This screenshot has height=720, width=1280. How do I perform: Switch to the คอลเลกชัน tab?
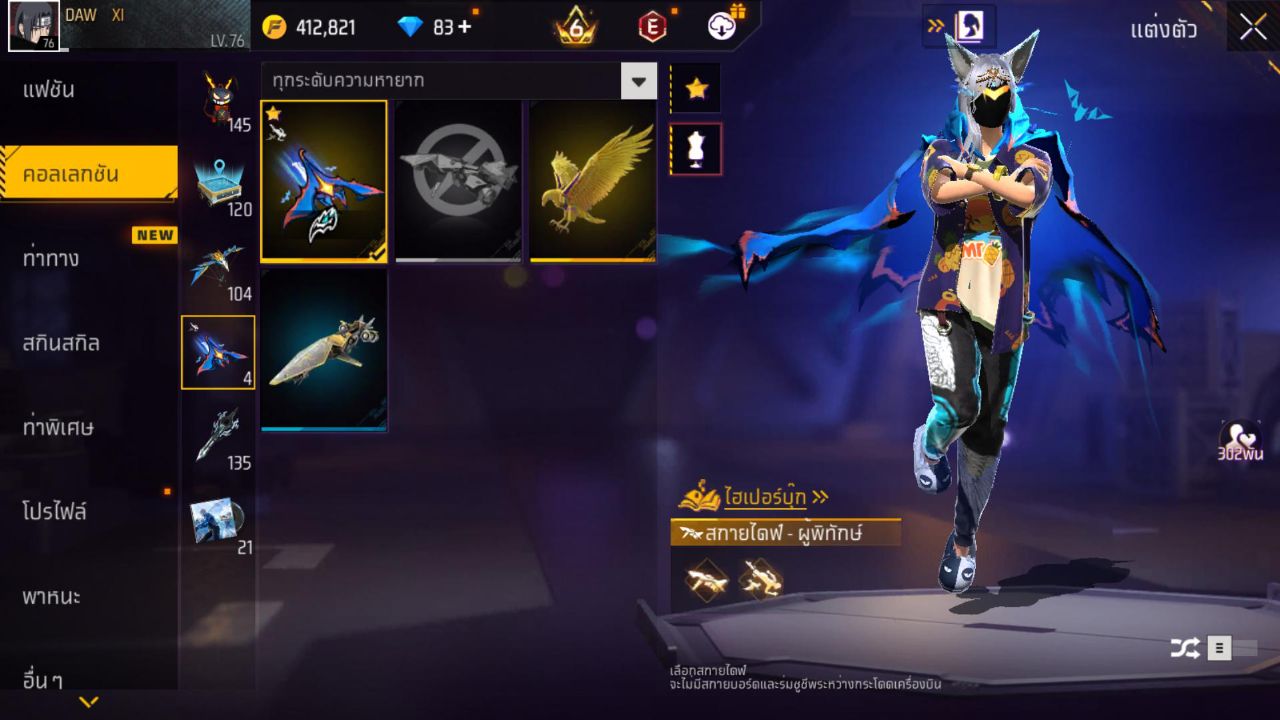click(88, 172)
